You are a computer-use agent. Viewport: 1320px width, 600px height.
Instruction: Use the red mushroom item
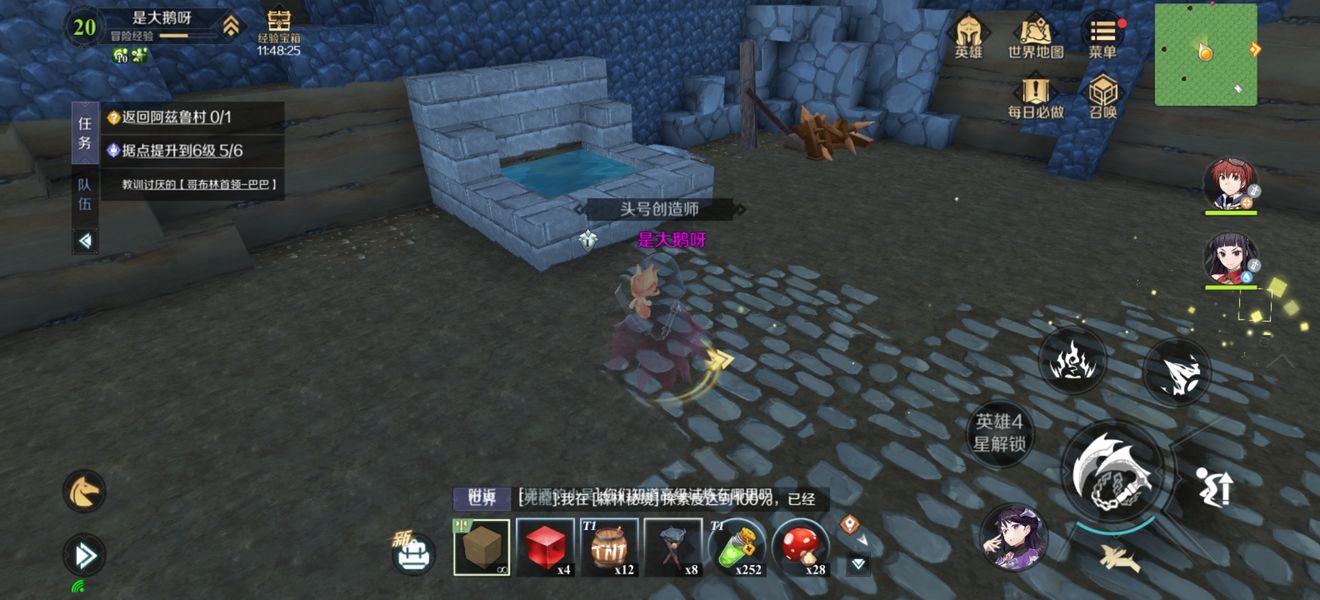800,547
